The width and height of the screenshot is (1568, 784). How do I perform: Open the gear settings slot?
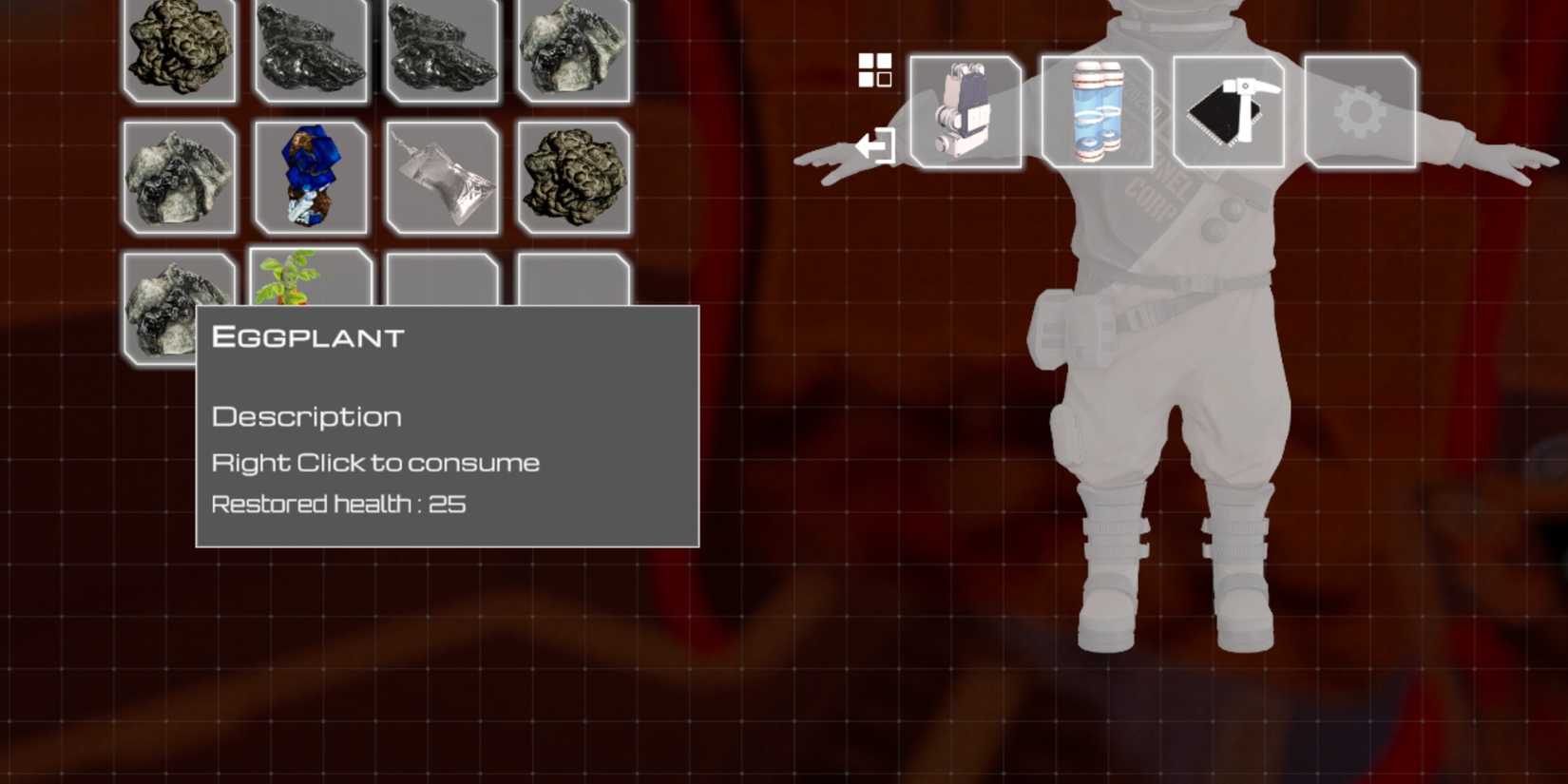tap(1359, 112)
